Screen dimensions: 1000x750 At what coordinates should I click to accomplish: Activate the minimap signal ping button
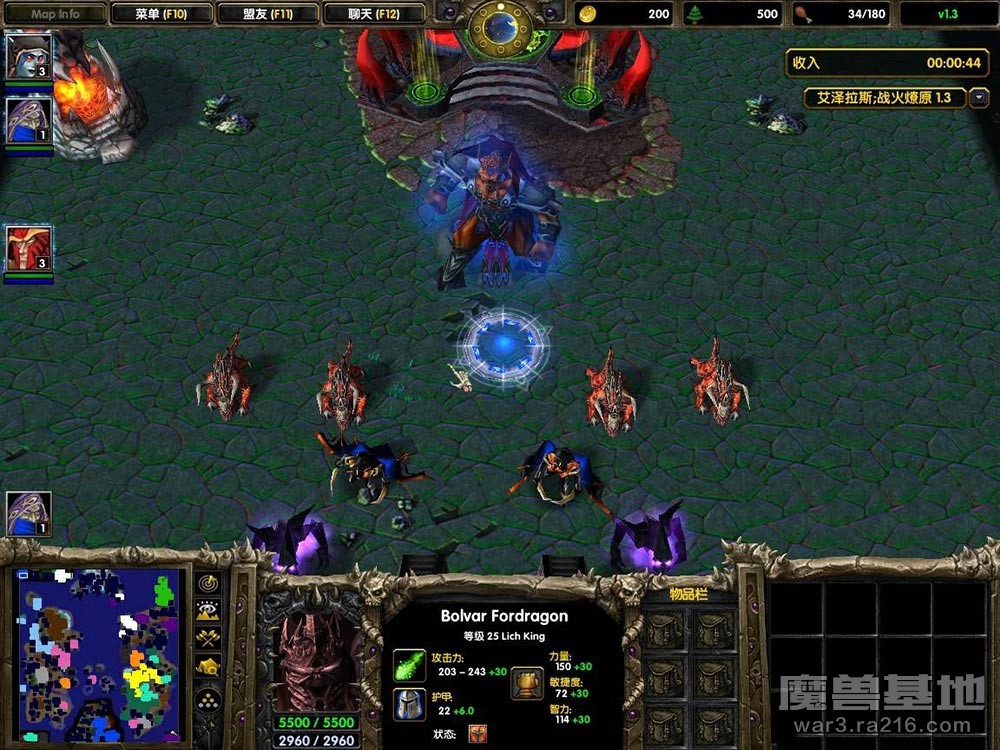click(209, 582)
